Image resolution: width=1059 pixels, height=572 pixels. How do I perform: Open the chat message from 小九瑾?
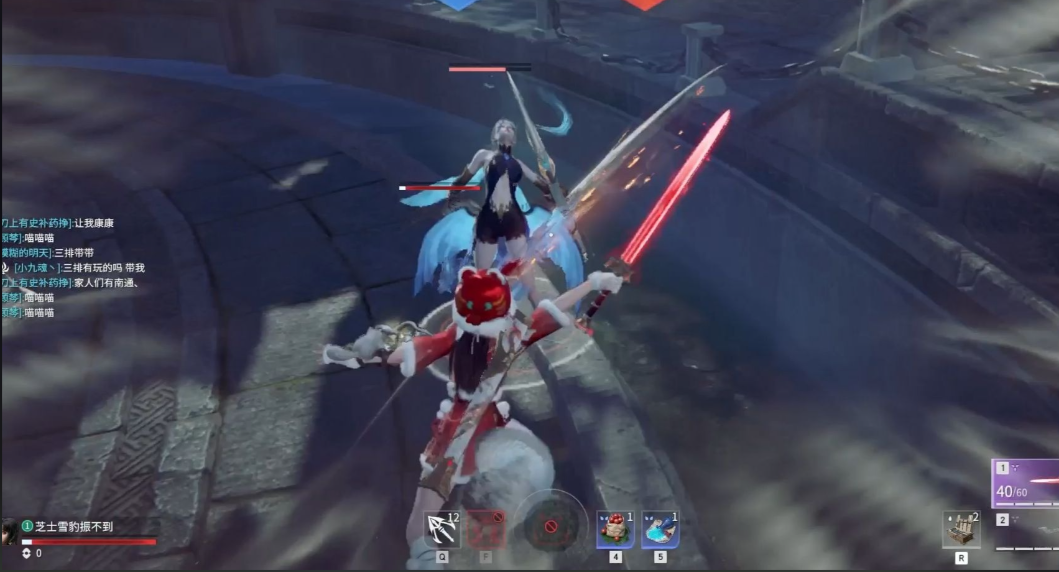(80, 268)
